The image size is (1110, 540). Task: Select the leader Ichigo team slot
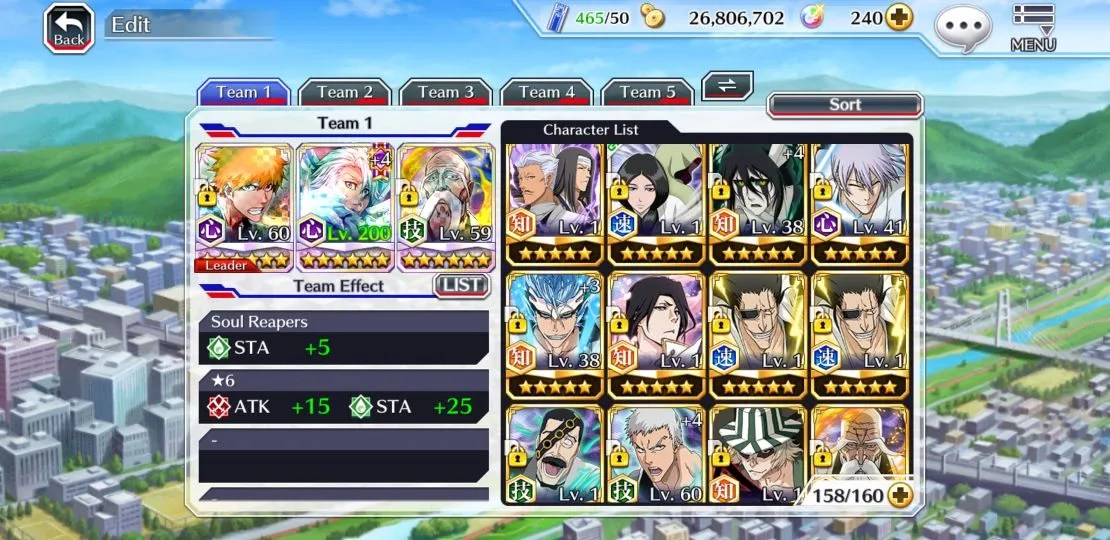[x=245, y=207]
